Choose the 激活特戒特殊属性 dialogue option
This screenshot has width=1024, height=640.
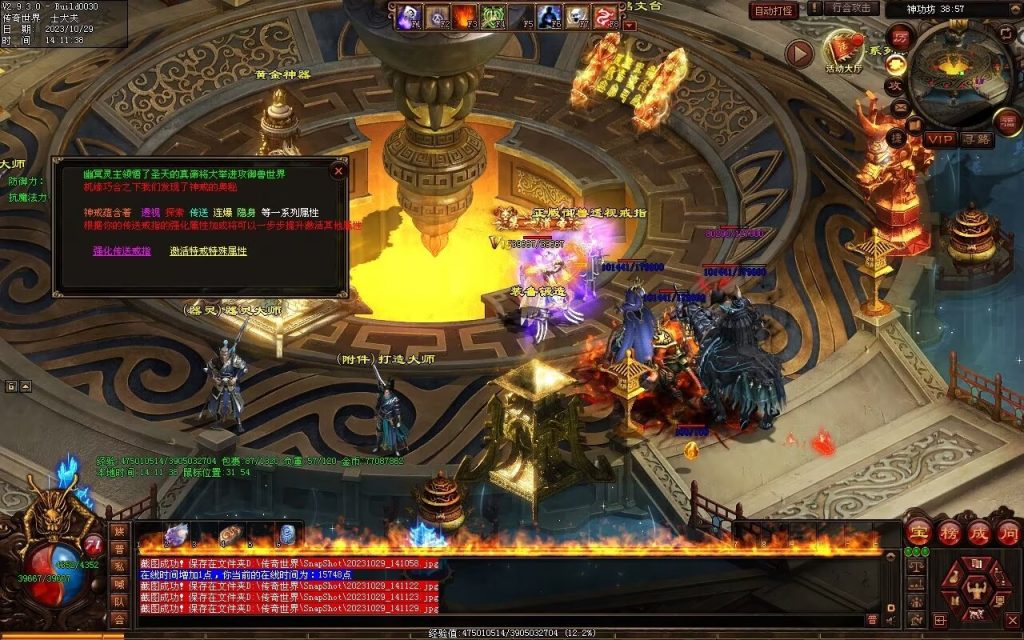pyautogui.click(x=208, y=251)
